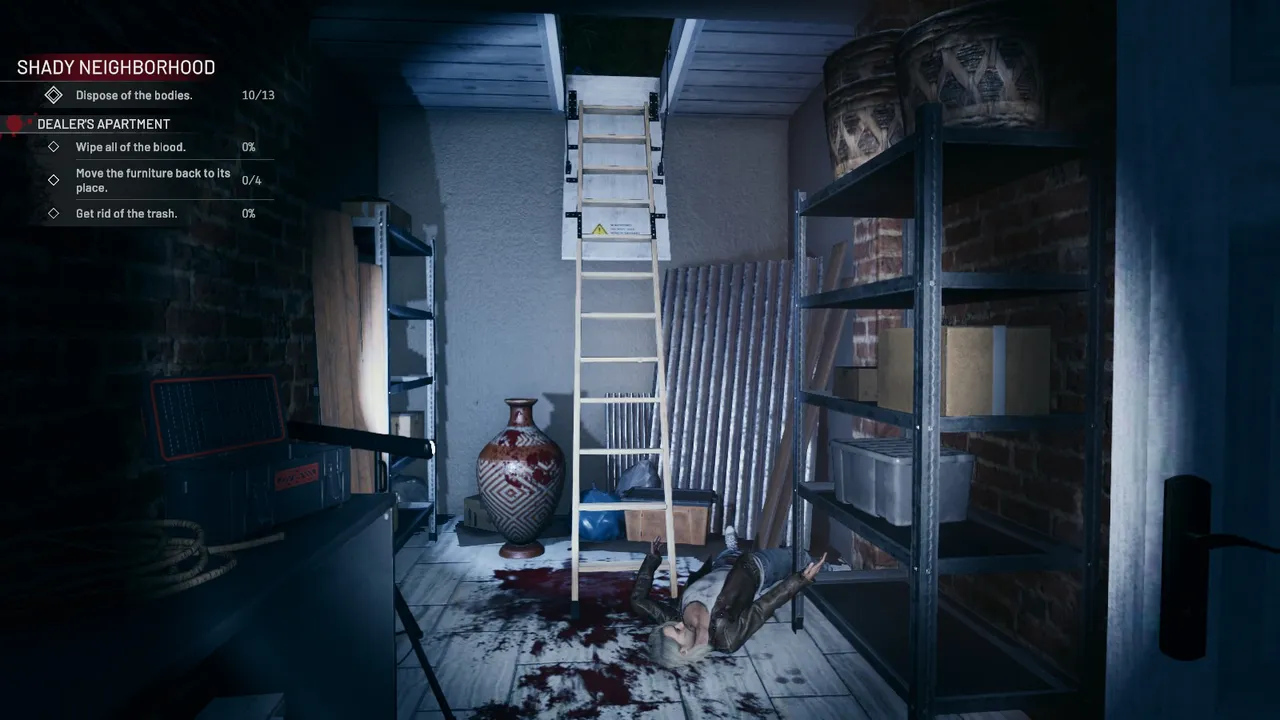The width and height of the screenshot is (1280, 720).
Task: Collapse the DEALER'S APARTMENT objective list
Action: click(x=103, y=123)
